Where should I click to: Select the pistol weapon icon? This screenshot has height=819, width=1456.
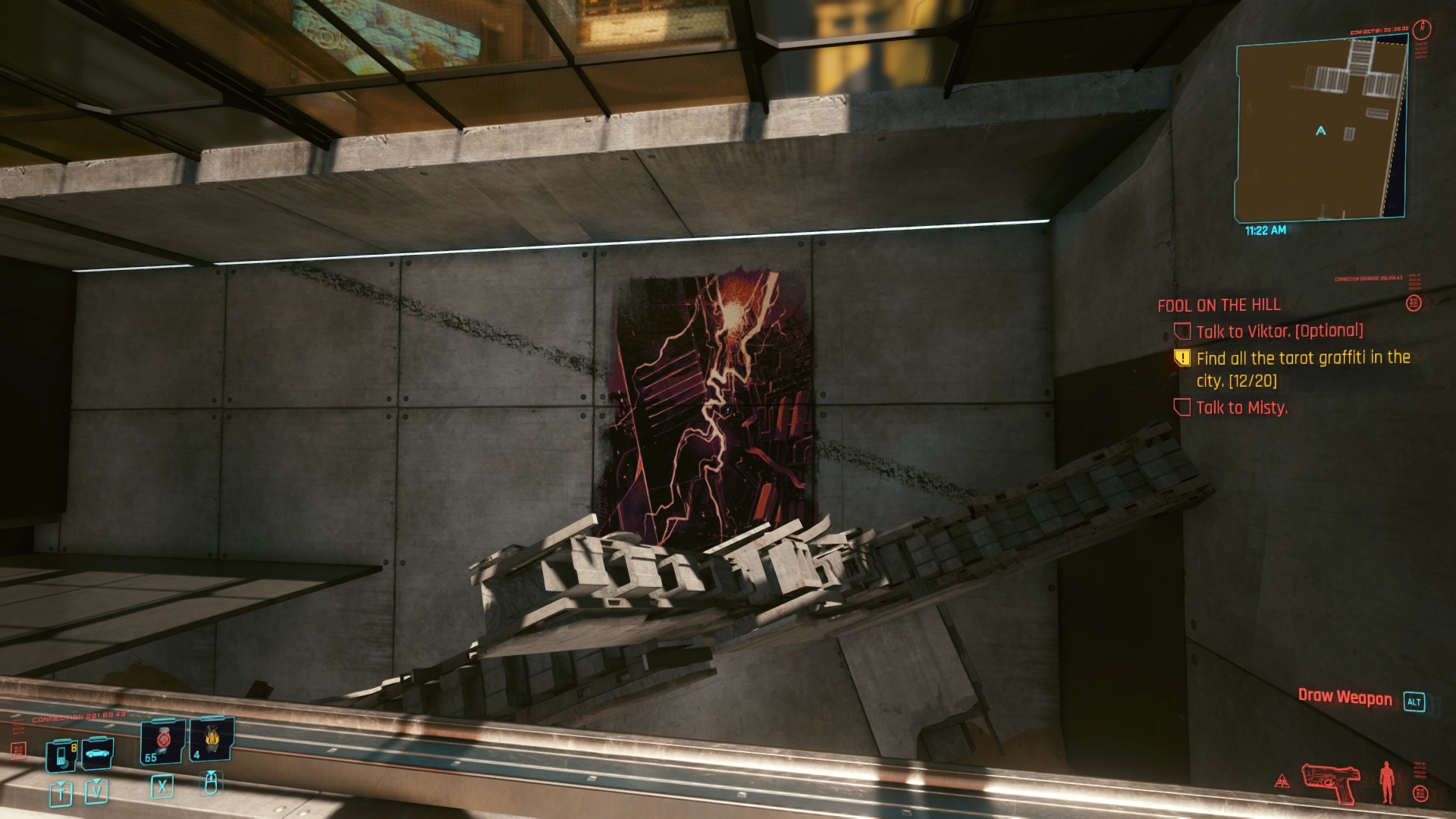click(1330, 783)
